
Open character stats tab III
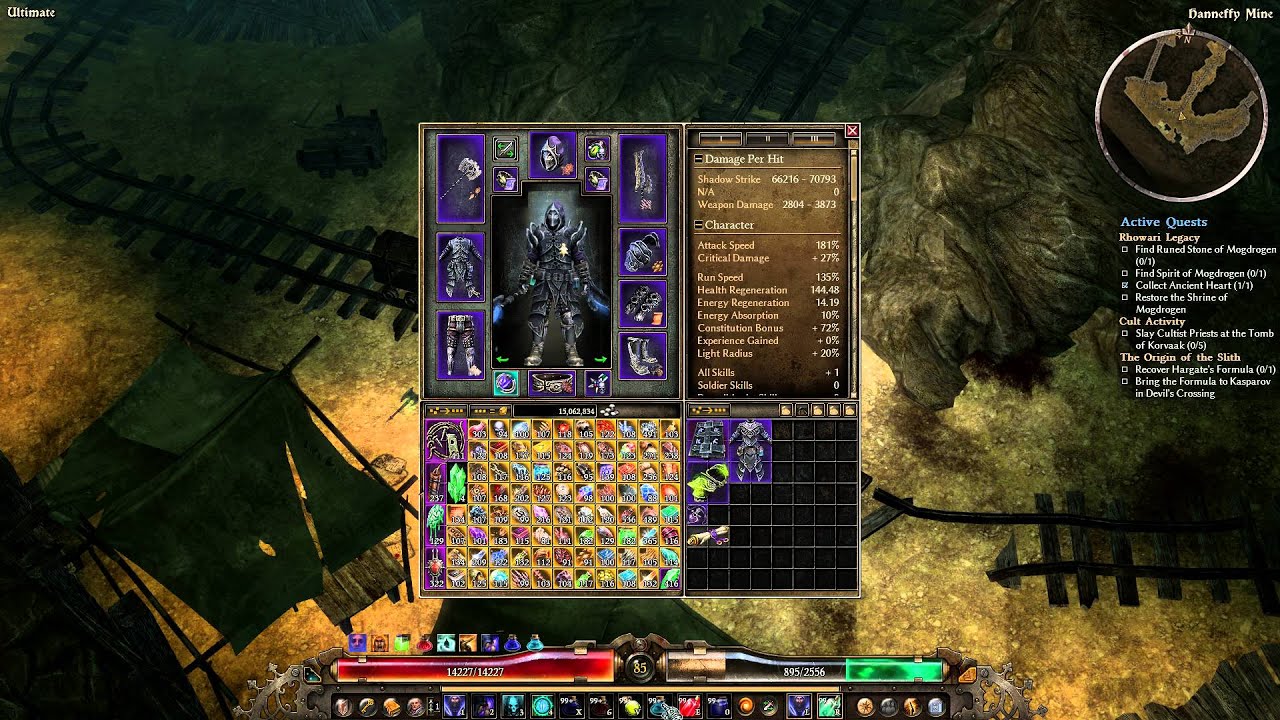815,139
